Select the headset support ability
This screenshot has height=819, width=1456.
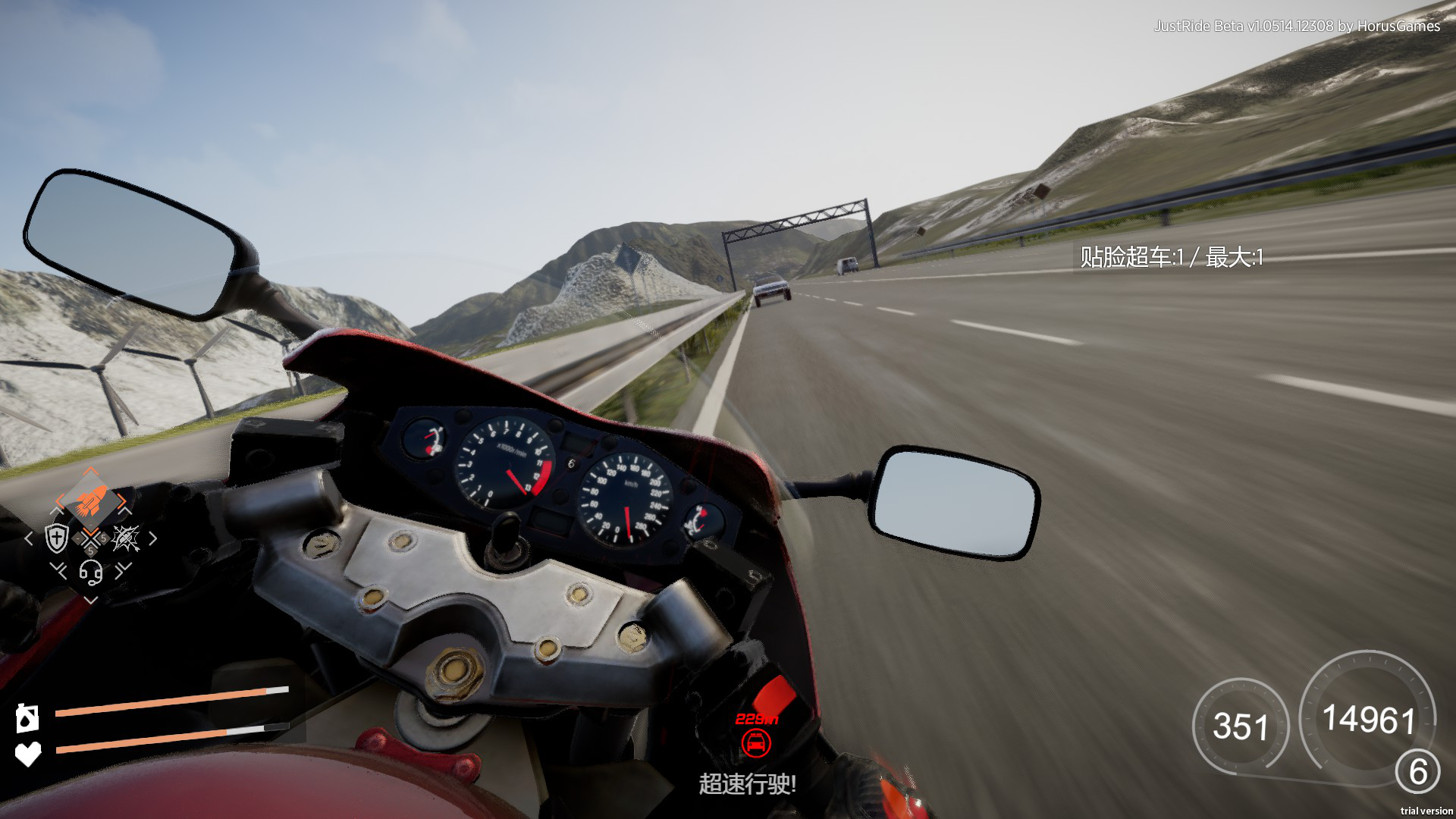click(x=91, y=573)
